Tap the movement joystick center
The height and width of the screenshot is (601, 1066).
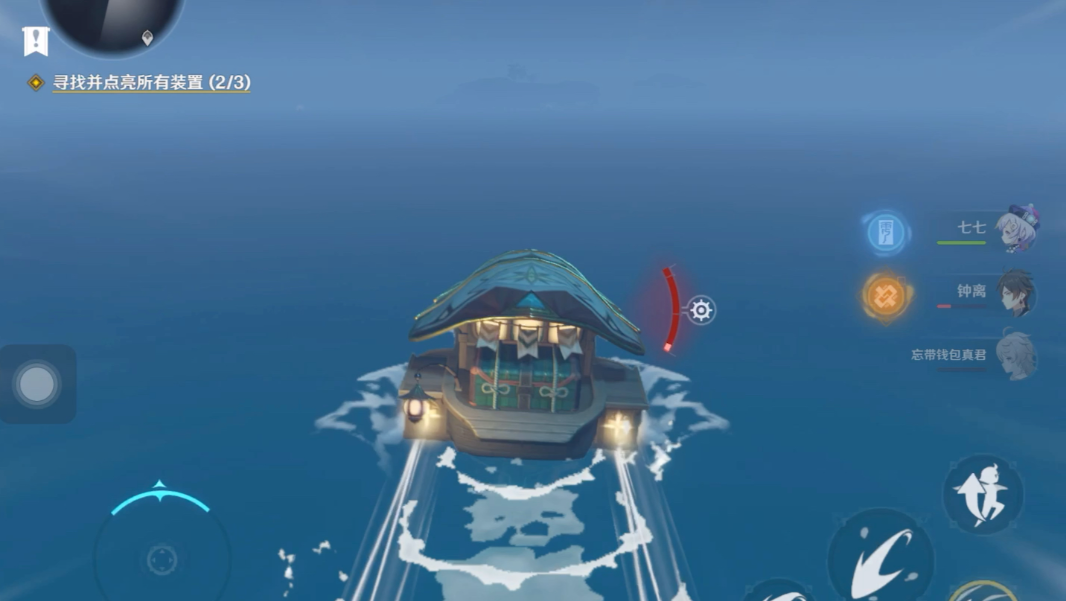(x=162, y=559)
